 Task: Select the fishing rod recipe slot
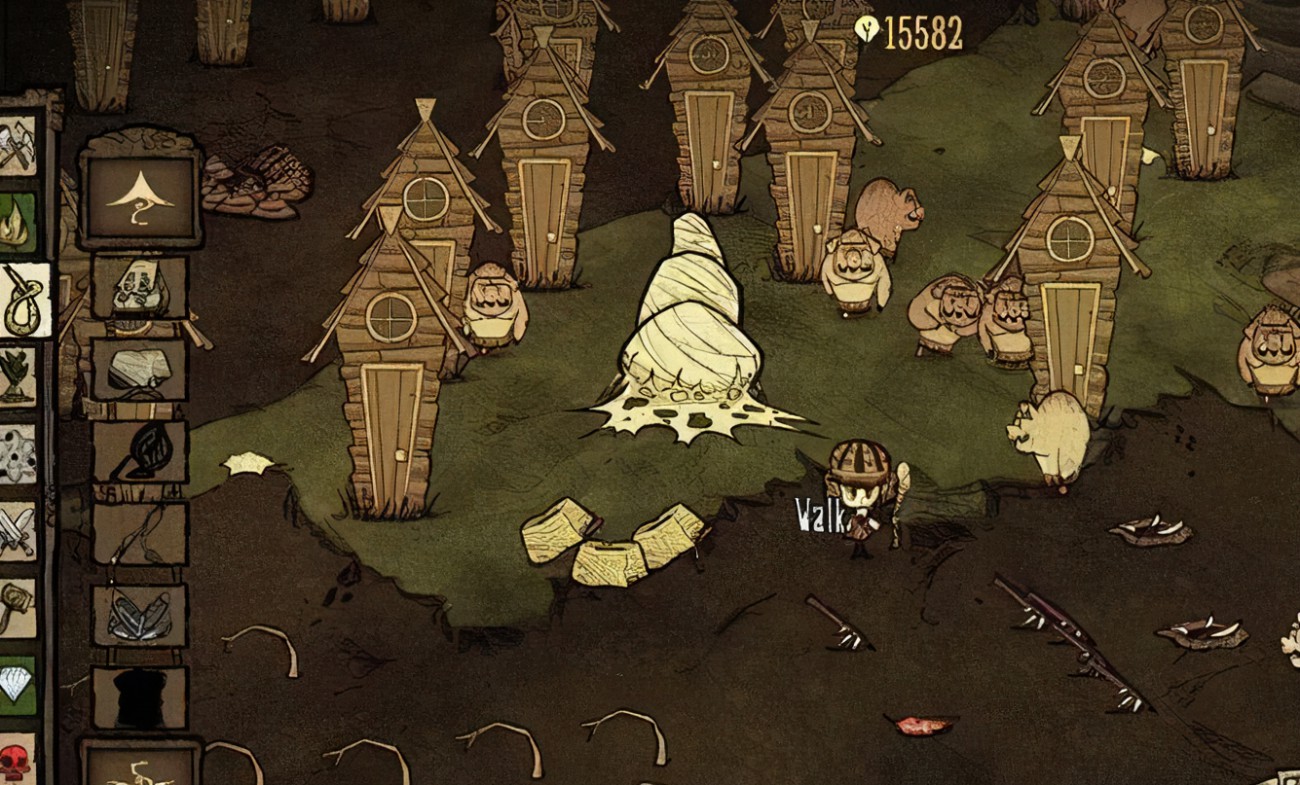pos(140,533)
